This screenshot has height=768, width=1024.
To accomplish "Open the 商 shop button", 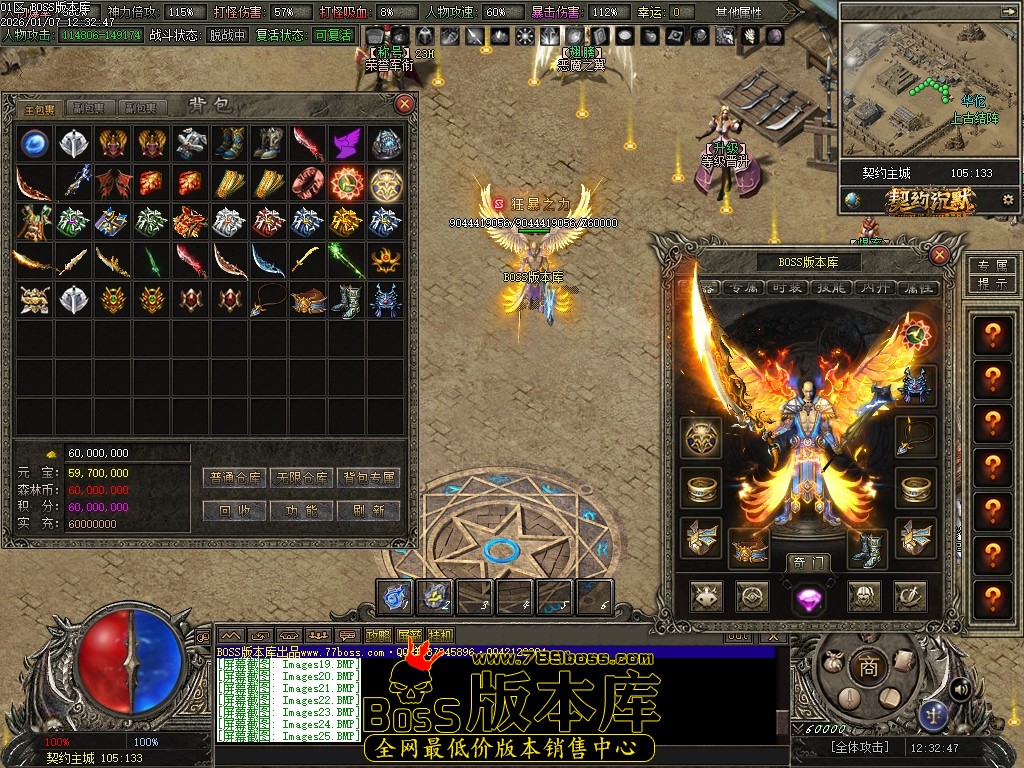I will point(869,668).
